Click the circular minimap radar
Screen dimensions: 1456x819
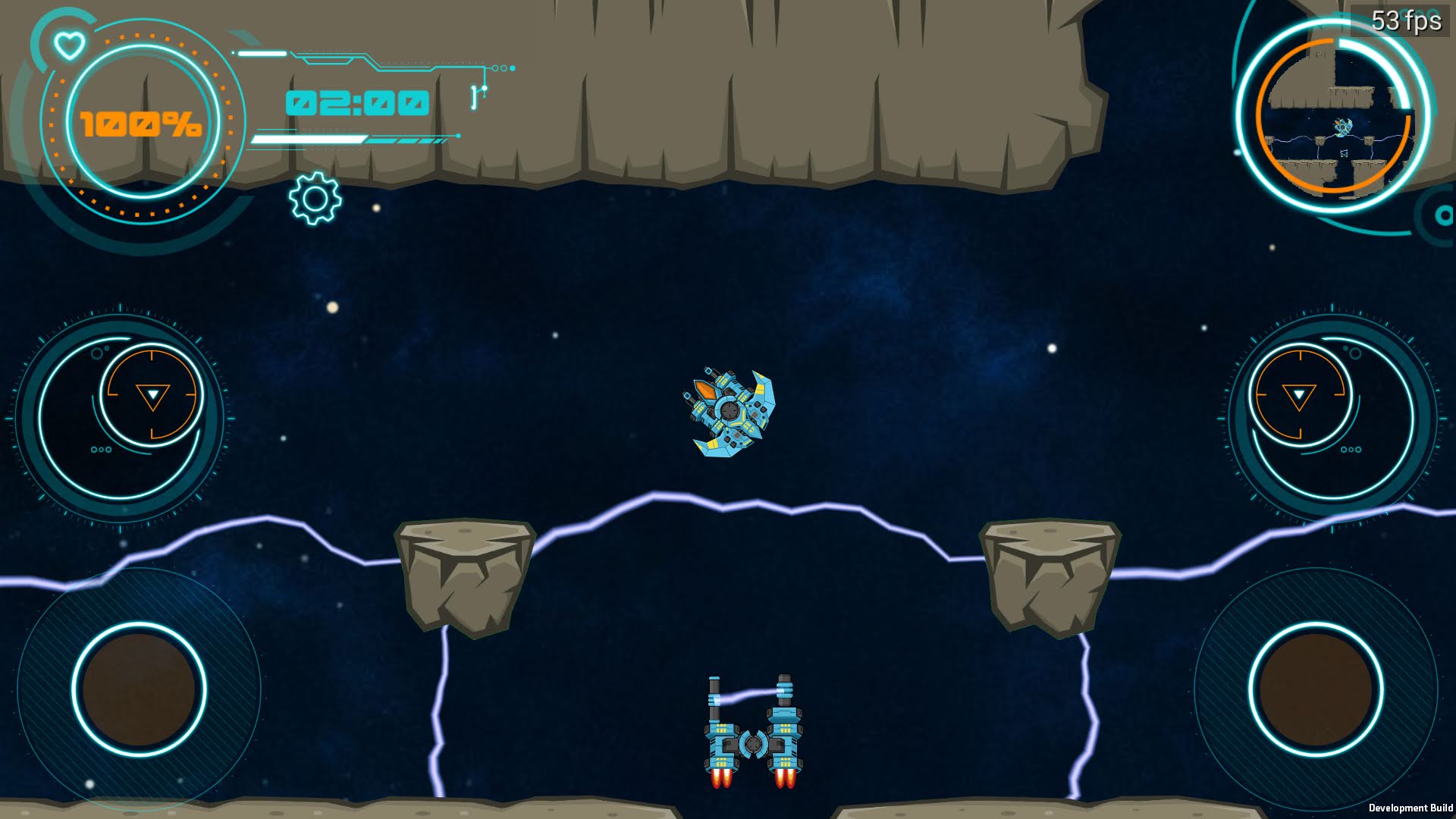[1335, 116]
